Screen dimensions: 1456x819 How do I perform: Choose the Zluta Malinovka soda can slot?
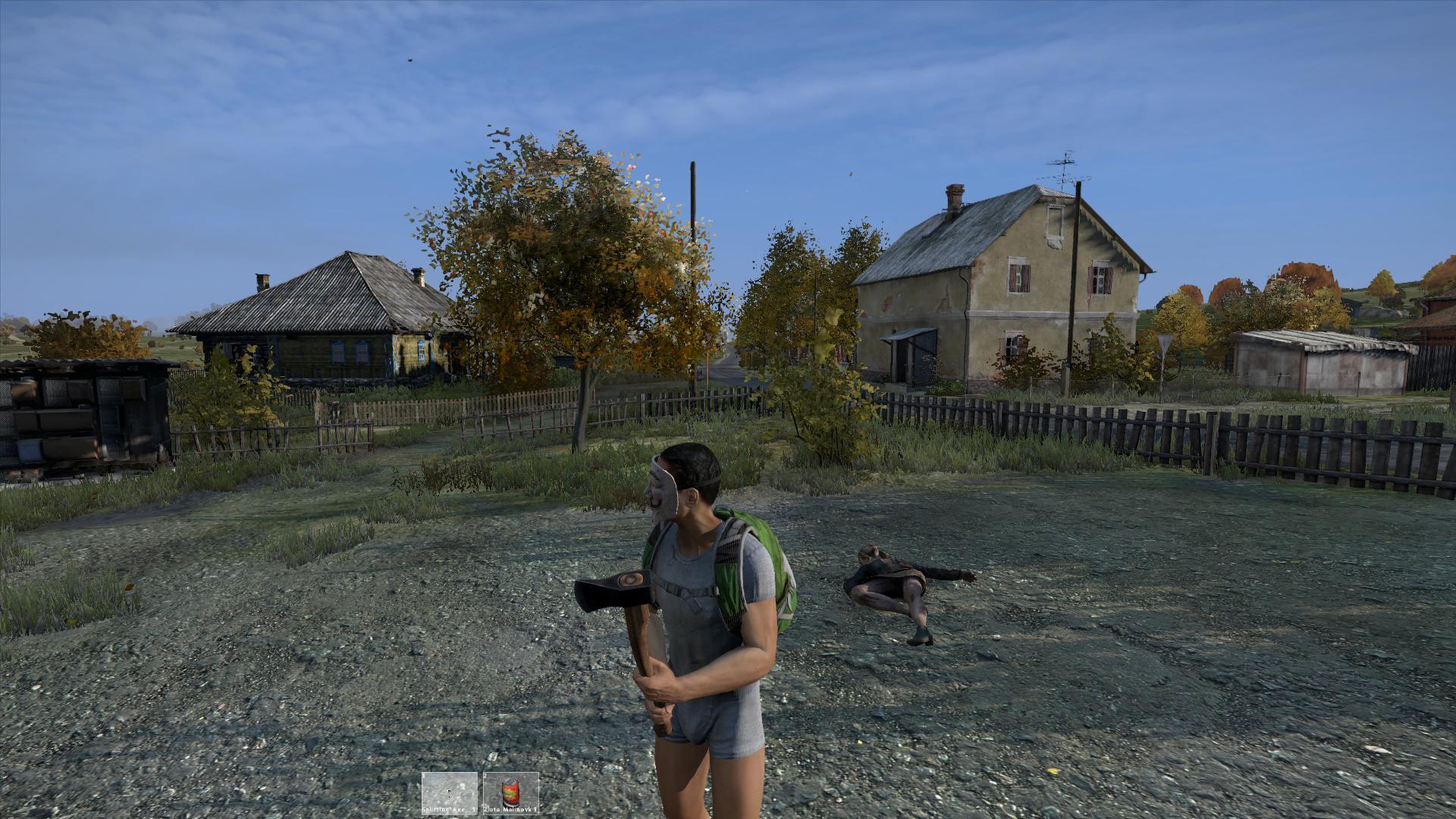[510, 792]
